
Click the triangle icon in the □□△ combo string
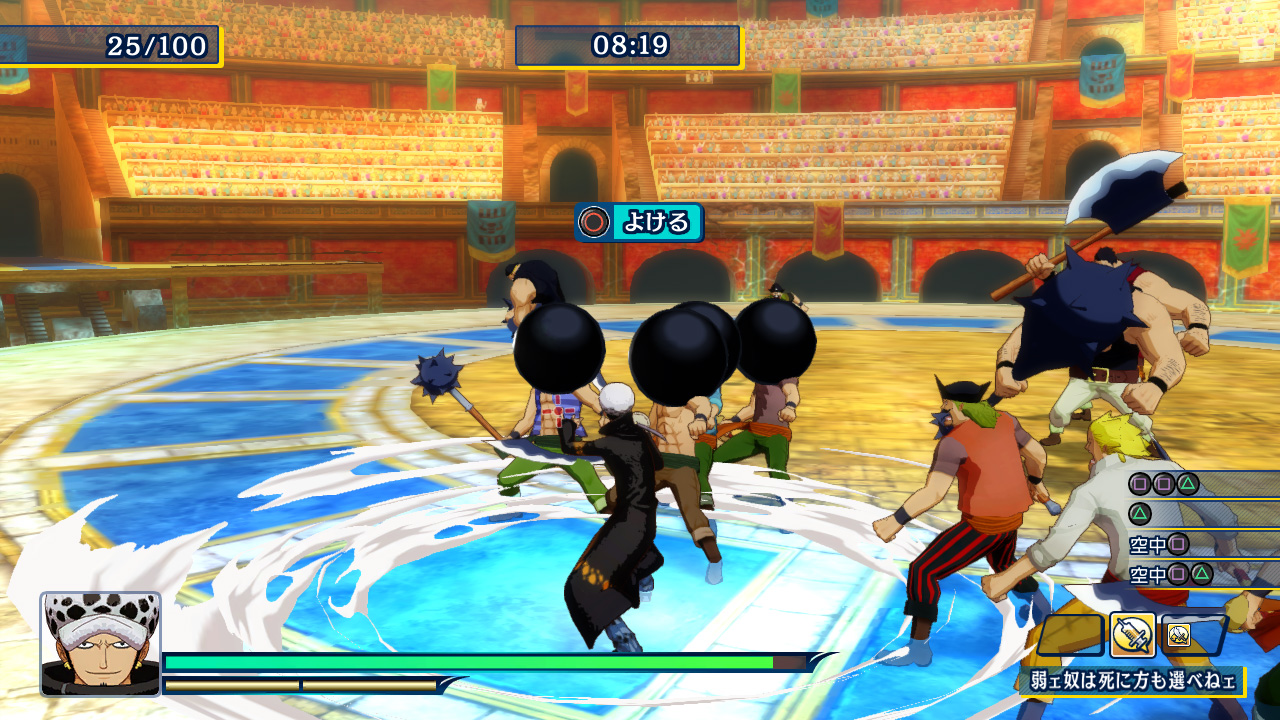coord(1186,484)
